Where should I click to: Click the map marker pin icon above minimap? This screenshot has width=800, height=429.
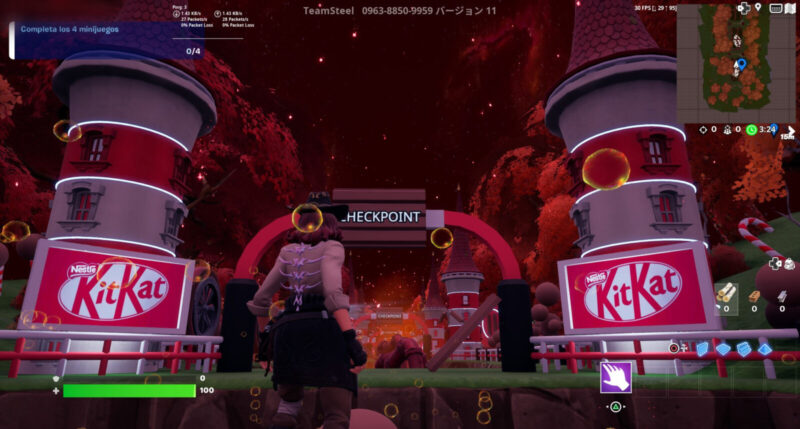tap(760, 7)
